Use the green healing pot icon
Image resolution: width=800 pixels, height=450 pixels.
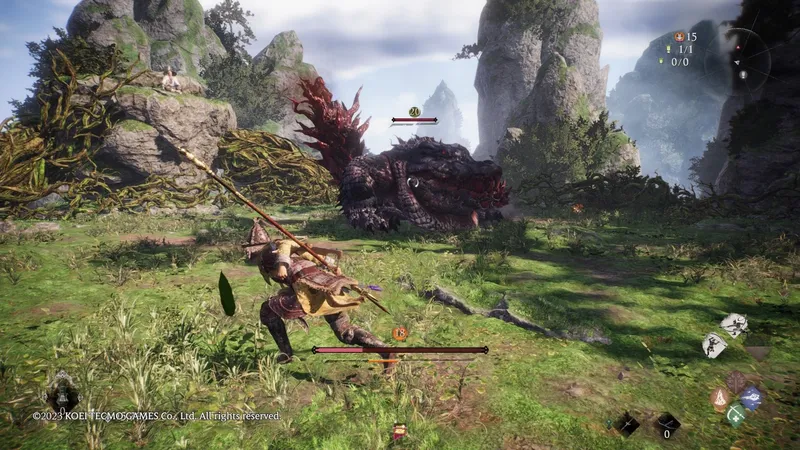point(736,414)
